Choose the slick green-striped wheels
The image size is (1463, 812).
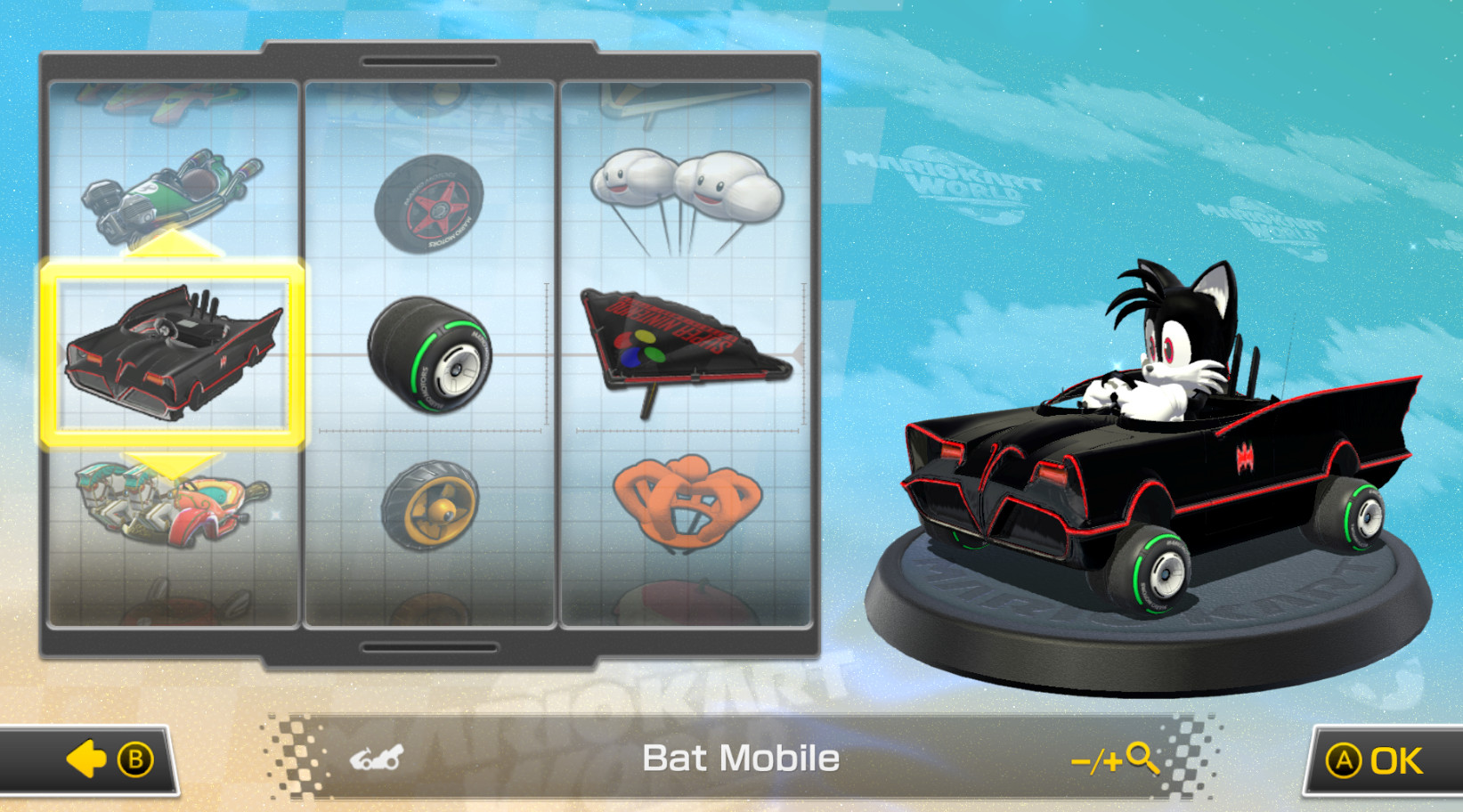pyautogui.click(x=430, y=356)
